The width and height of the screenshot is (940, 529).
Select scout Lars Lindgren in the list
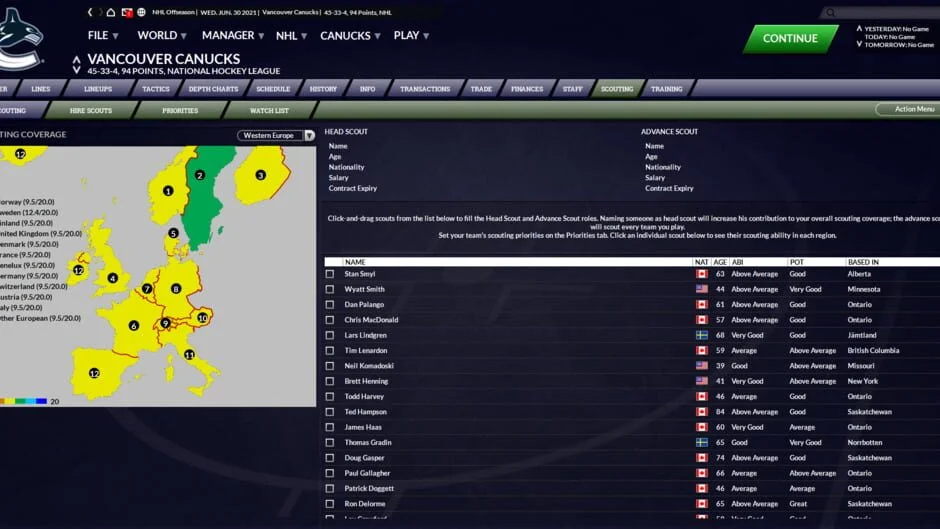(365, 335)
